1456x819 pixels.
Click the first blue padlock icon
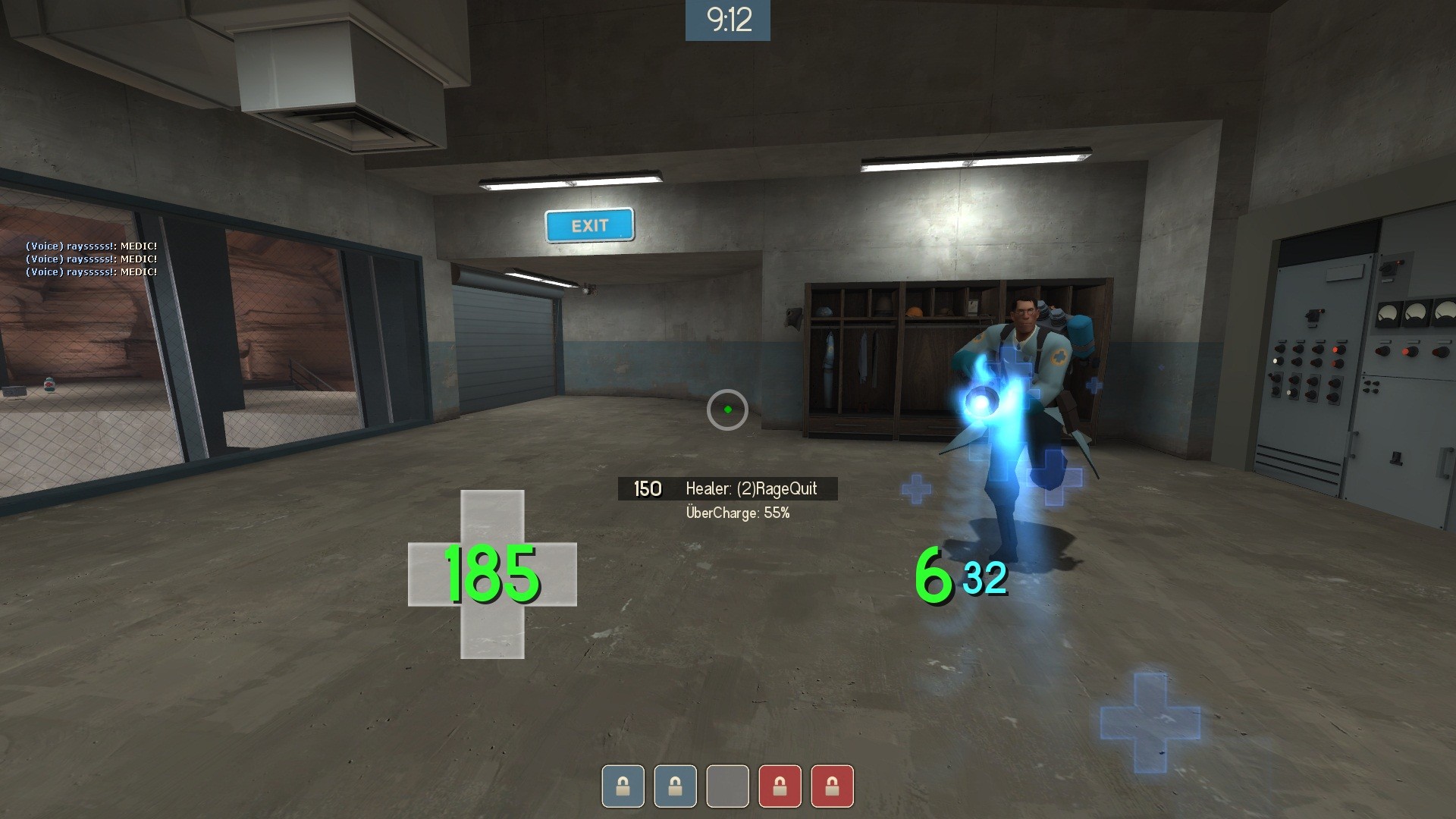[623, 786]
